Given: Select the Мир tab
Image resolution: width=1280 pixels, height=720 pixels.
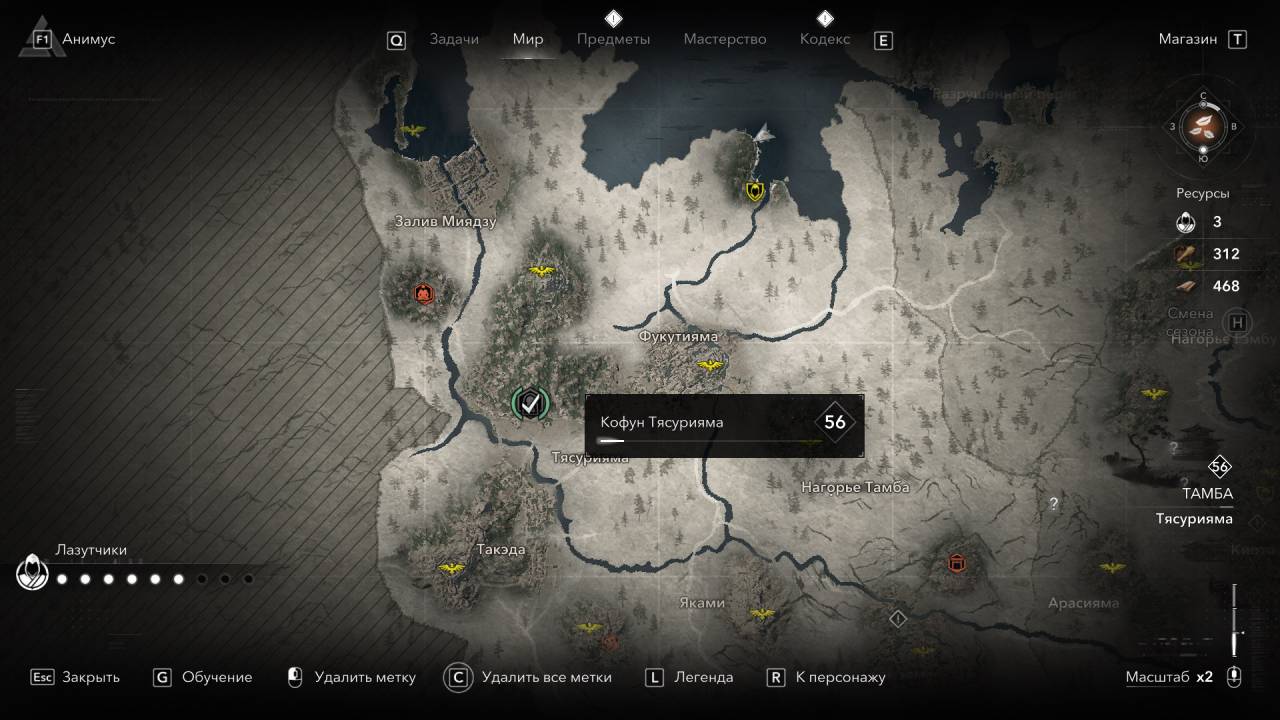Looking at the screenshot, I should 528,39.
